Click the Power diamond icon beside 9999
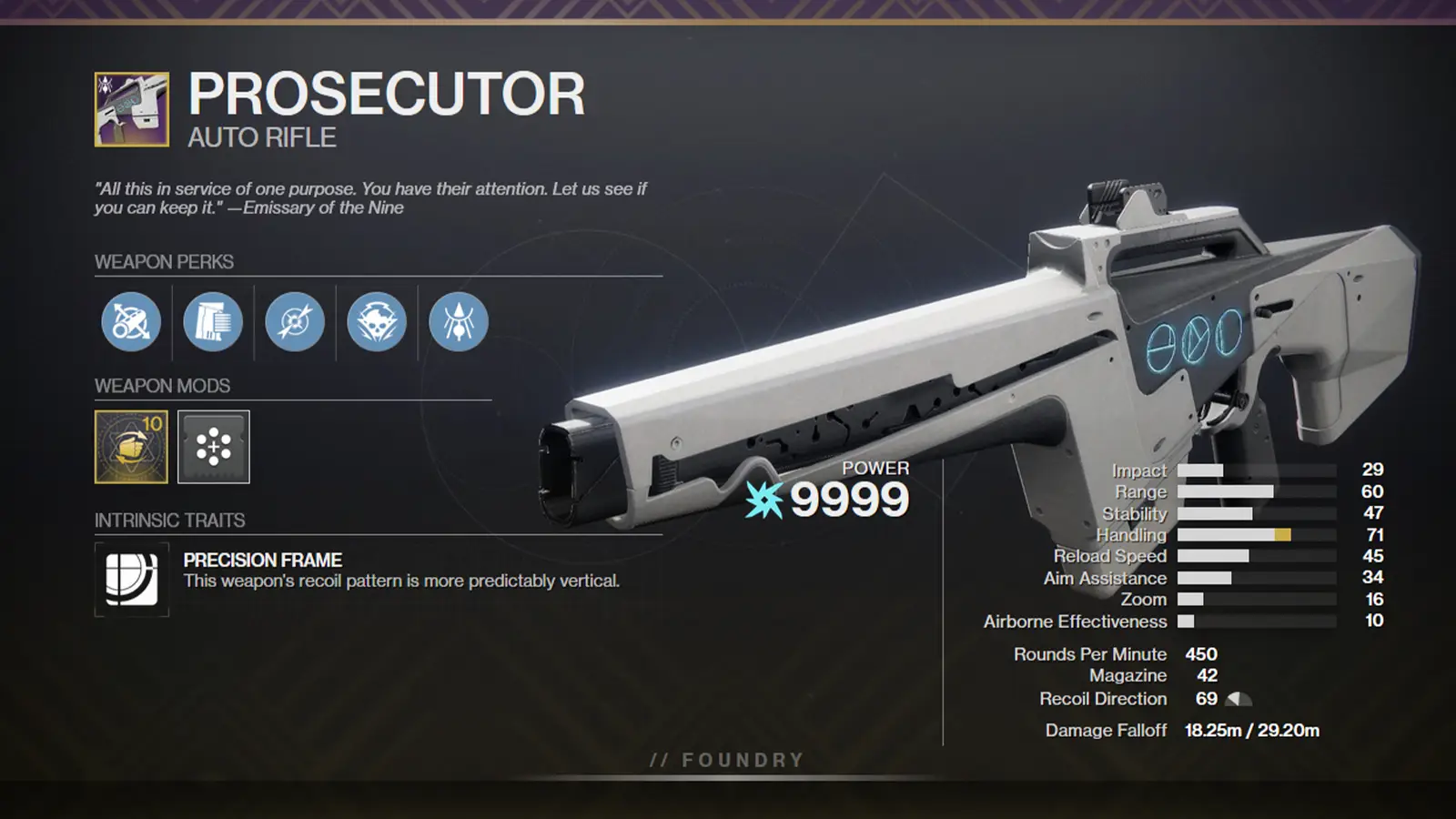The width and height of the screenshot is (1456, 819). pyautogui.click(x=763, y=498)
